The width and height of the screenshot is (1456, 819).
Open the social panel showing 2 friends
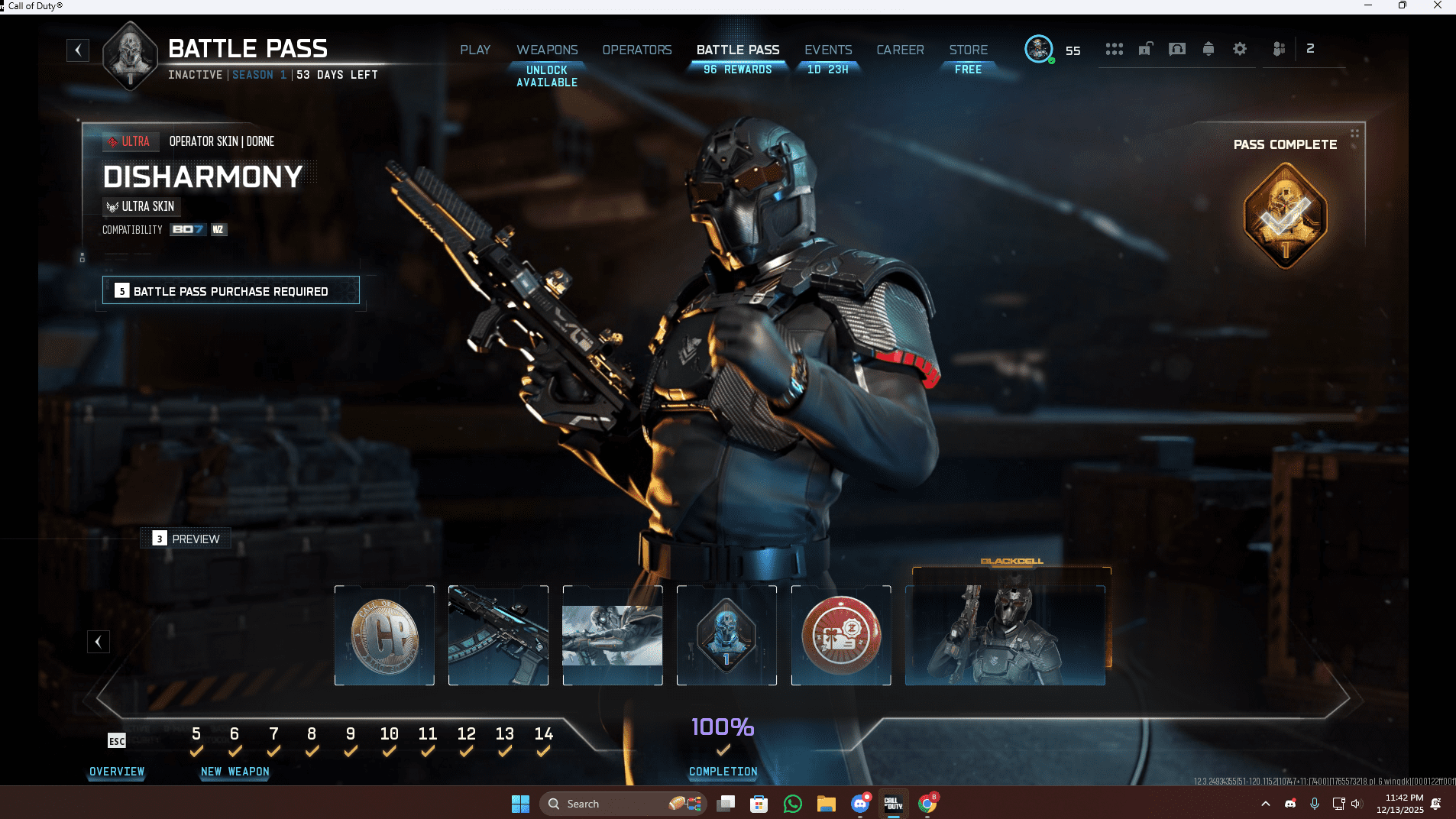(1278, 48)
